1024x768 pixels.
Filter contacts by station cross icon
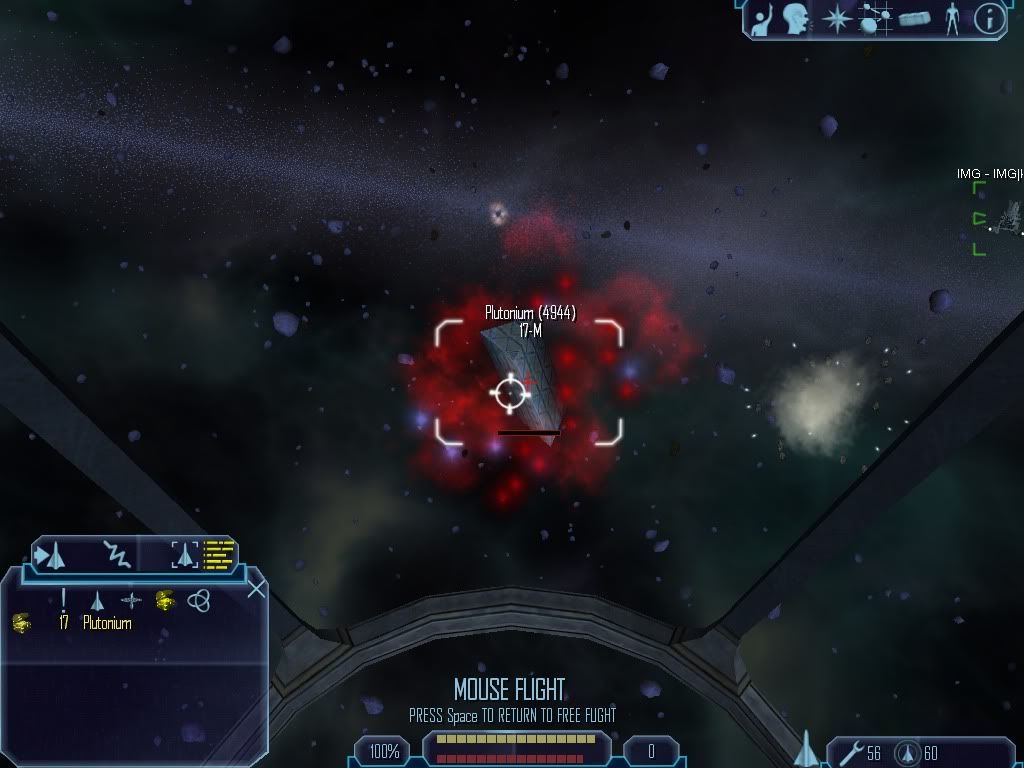(131, 600)
